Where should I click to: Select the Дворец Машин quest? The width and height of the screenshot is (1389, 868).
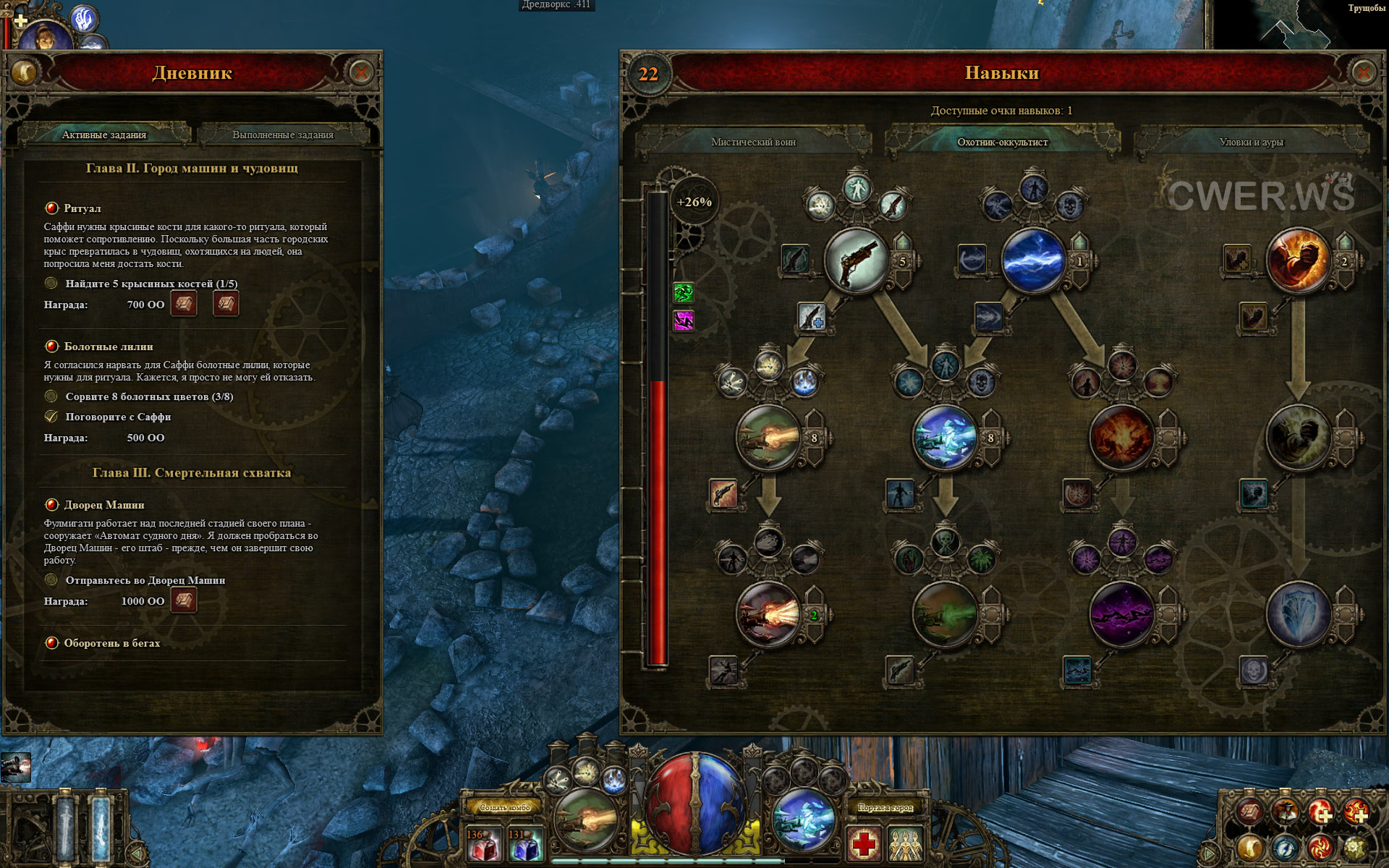(x=104, y=505)
